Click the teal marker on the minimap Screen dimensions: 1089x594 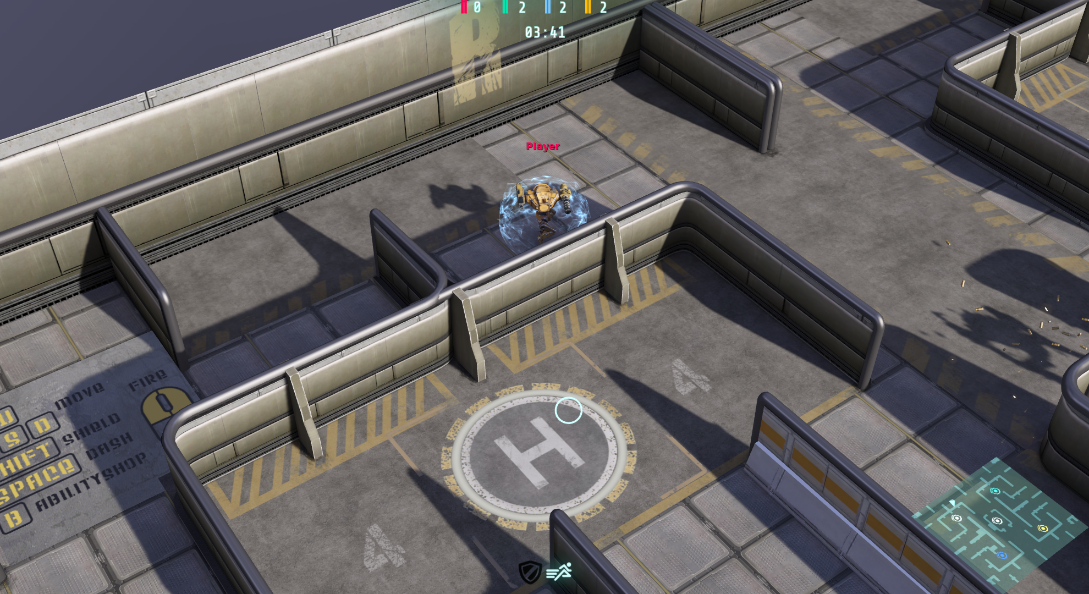tap(995, 491)
